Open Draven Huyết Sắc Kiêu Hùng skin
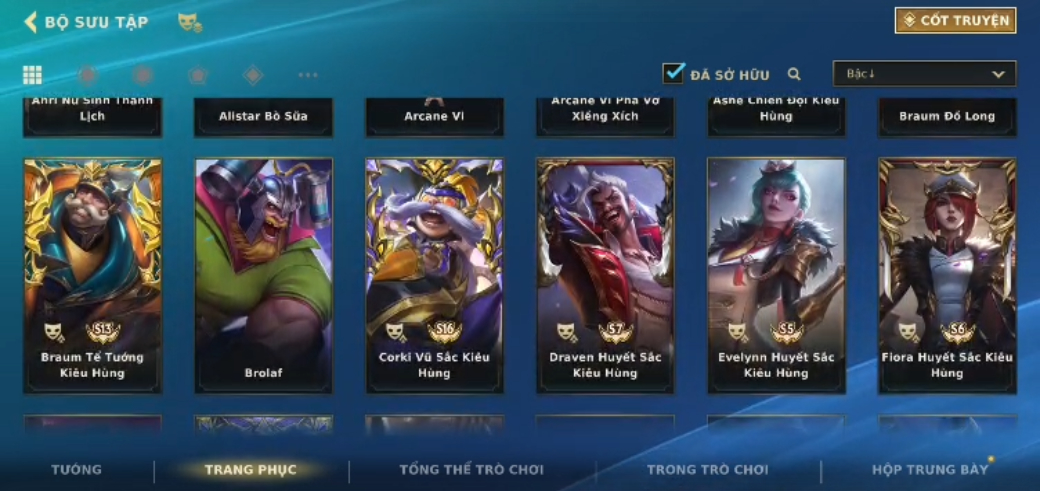Viewport: 1040px width, 491px height. [605, 275]
